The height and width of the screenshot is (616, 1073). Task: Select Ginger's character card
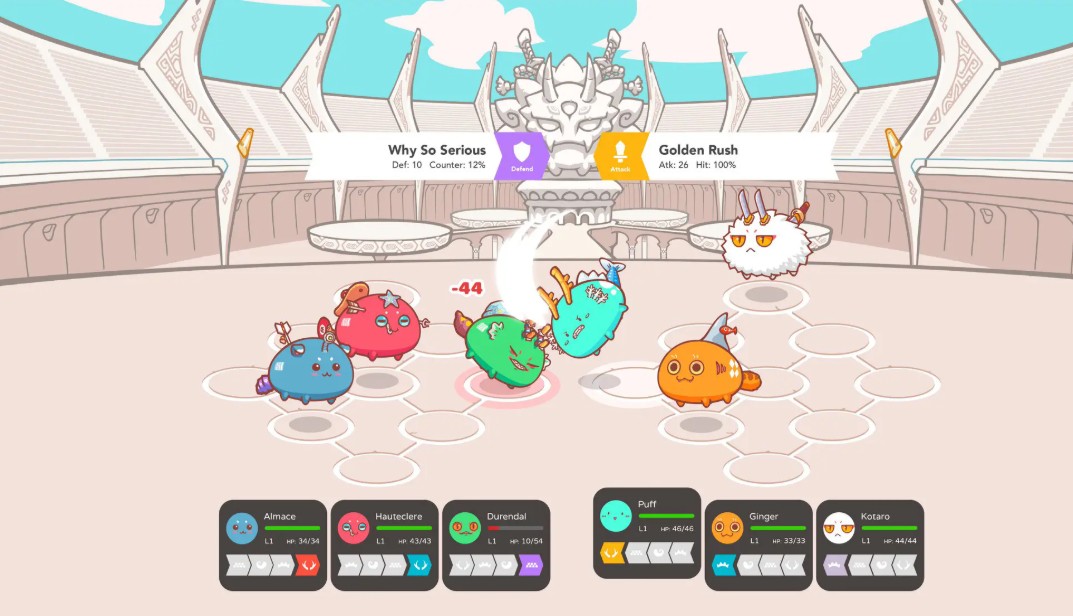759,530
